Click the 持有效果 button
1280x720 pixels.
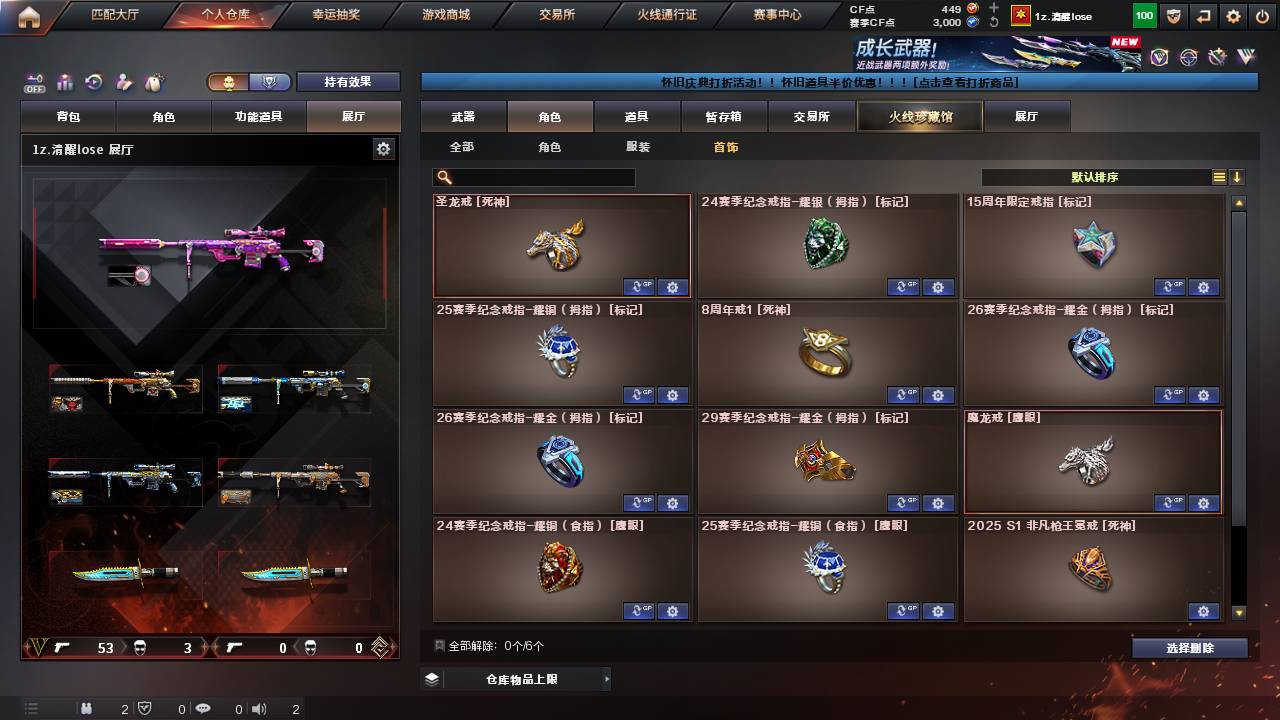348,81
